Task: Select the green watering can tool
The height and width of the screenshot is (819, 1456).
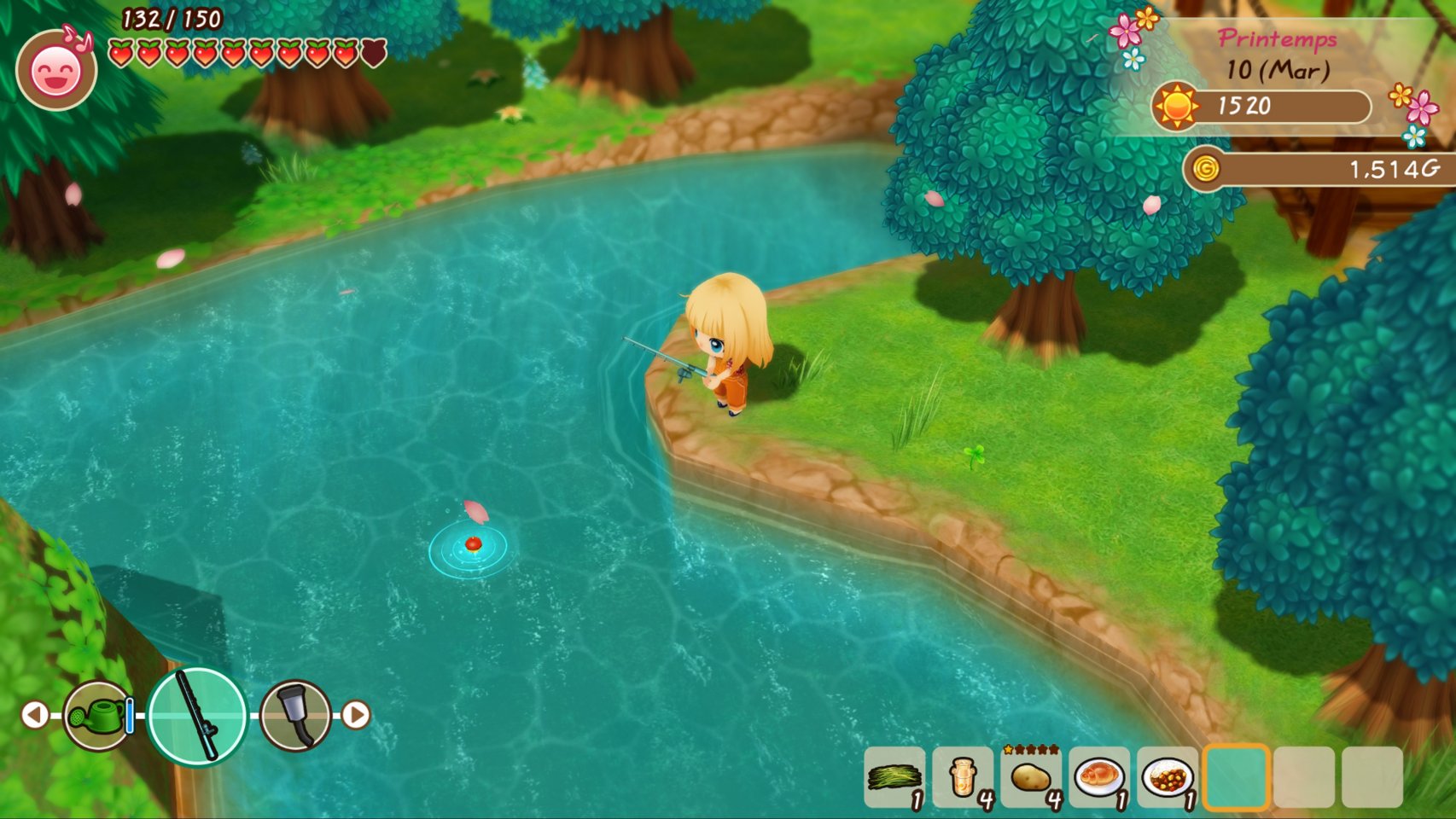Action: 98,715
